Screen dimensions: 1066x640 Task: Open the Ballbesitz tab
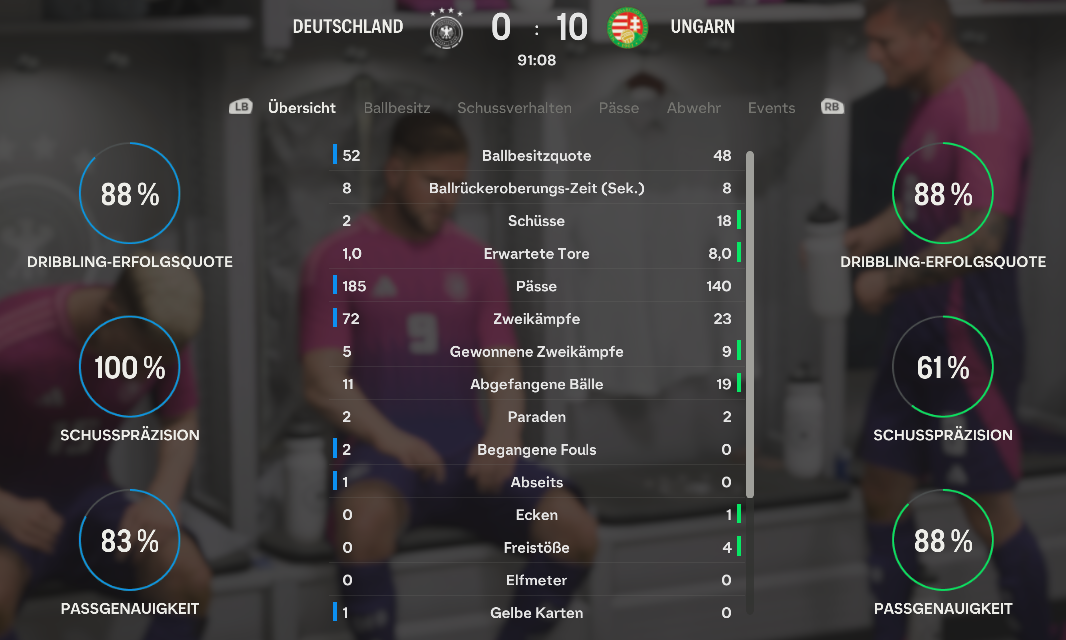(x=397, y=108)
